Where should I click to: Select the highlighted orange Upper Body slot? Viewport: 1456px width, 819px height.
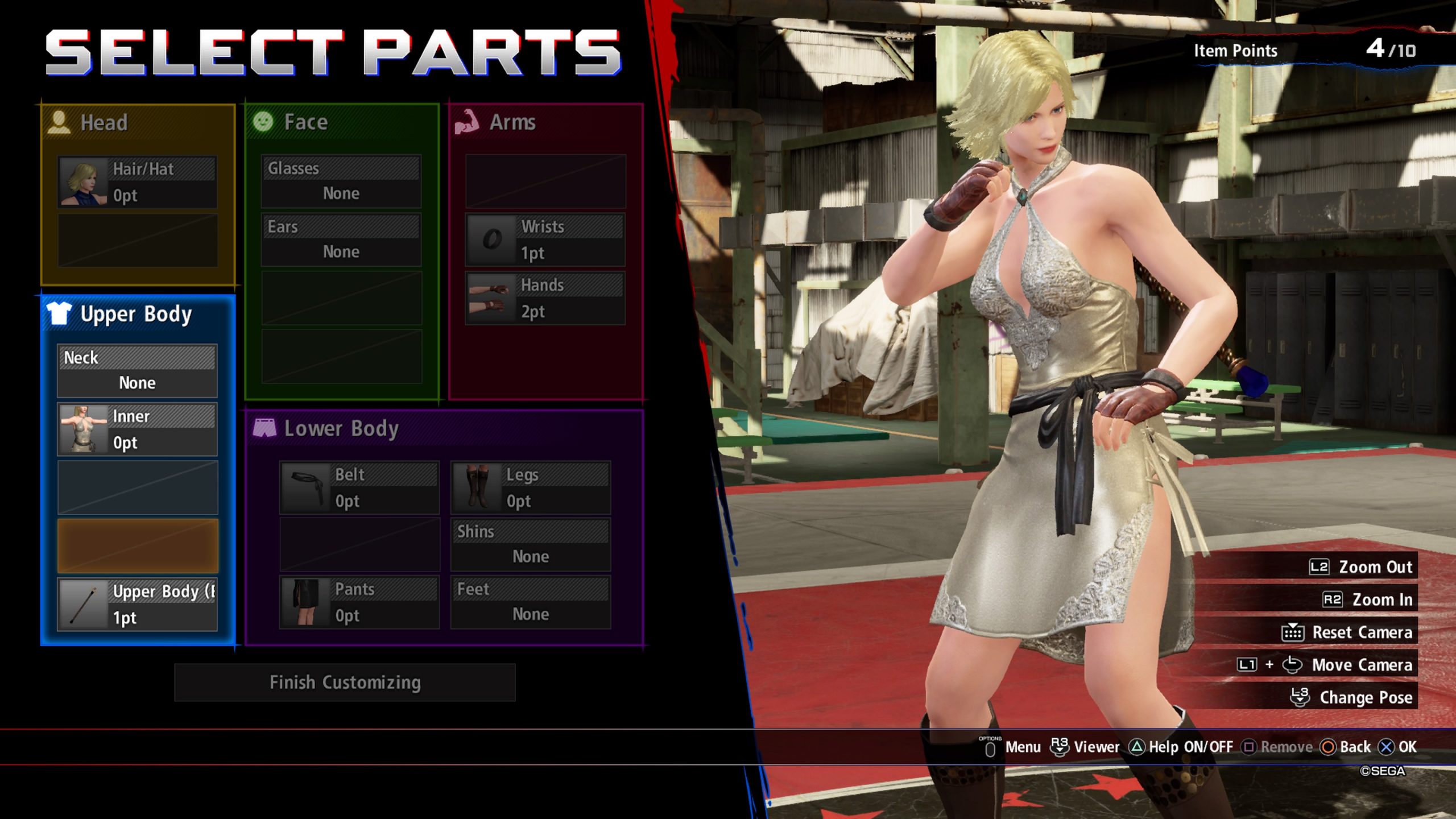(137, 545)
